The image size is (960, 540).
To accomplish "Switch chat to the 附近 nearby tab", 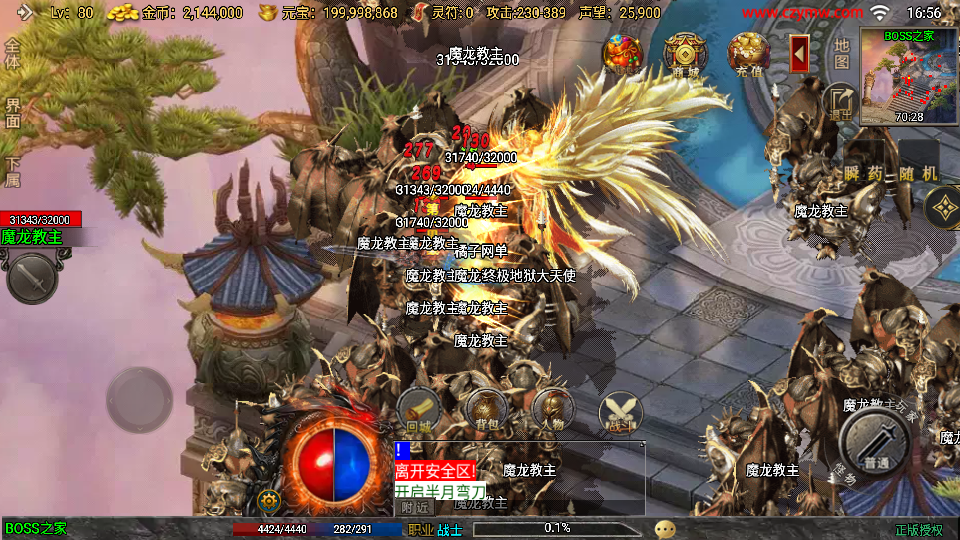I will (414, 507).
